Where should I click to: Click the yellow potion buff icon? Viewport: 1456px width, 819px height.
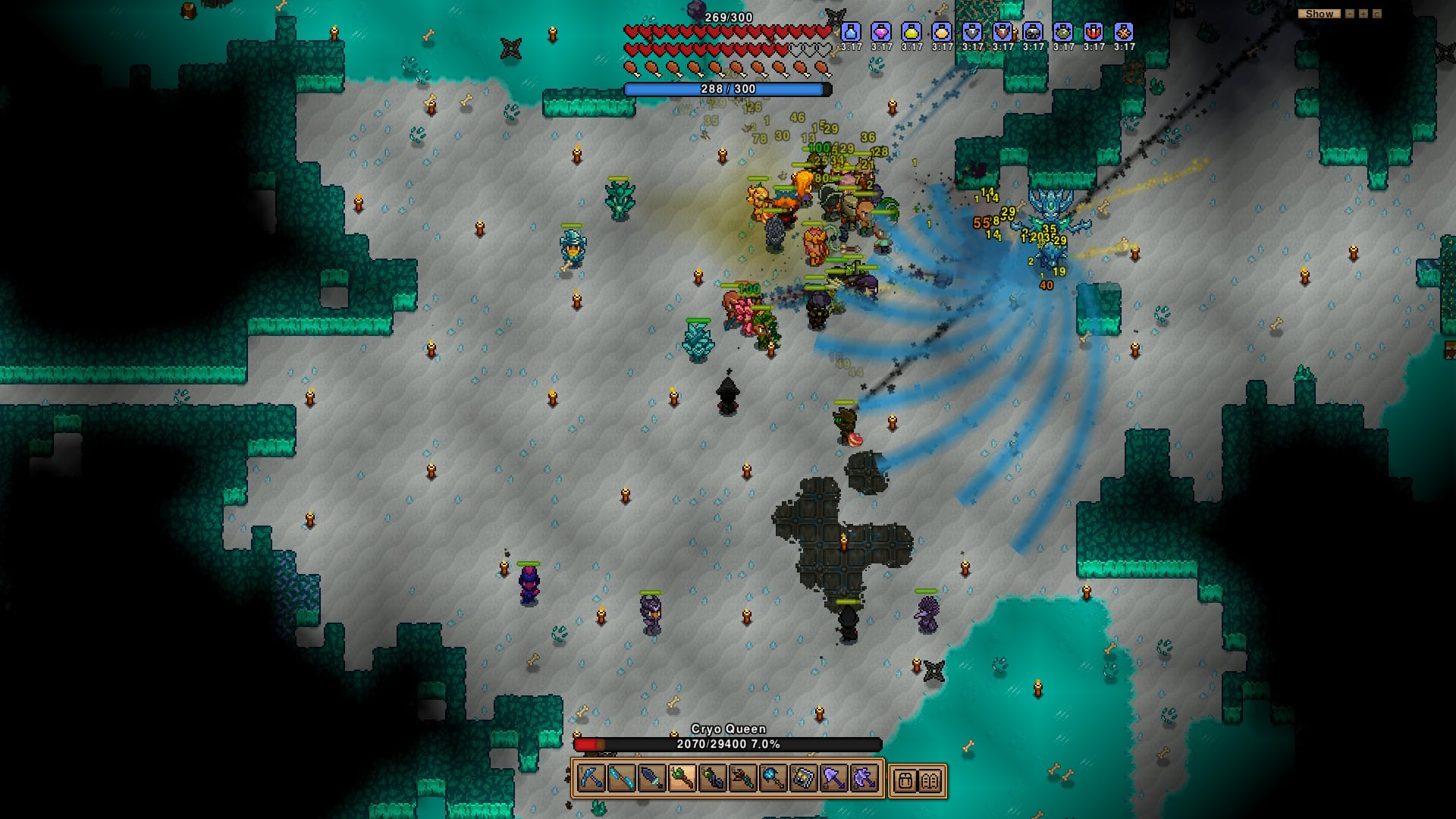click(912, 32)
